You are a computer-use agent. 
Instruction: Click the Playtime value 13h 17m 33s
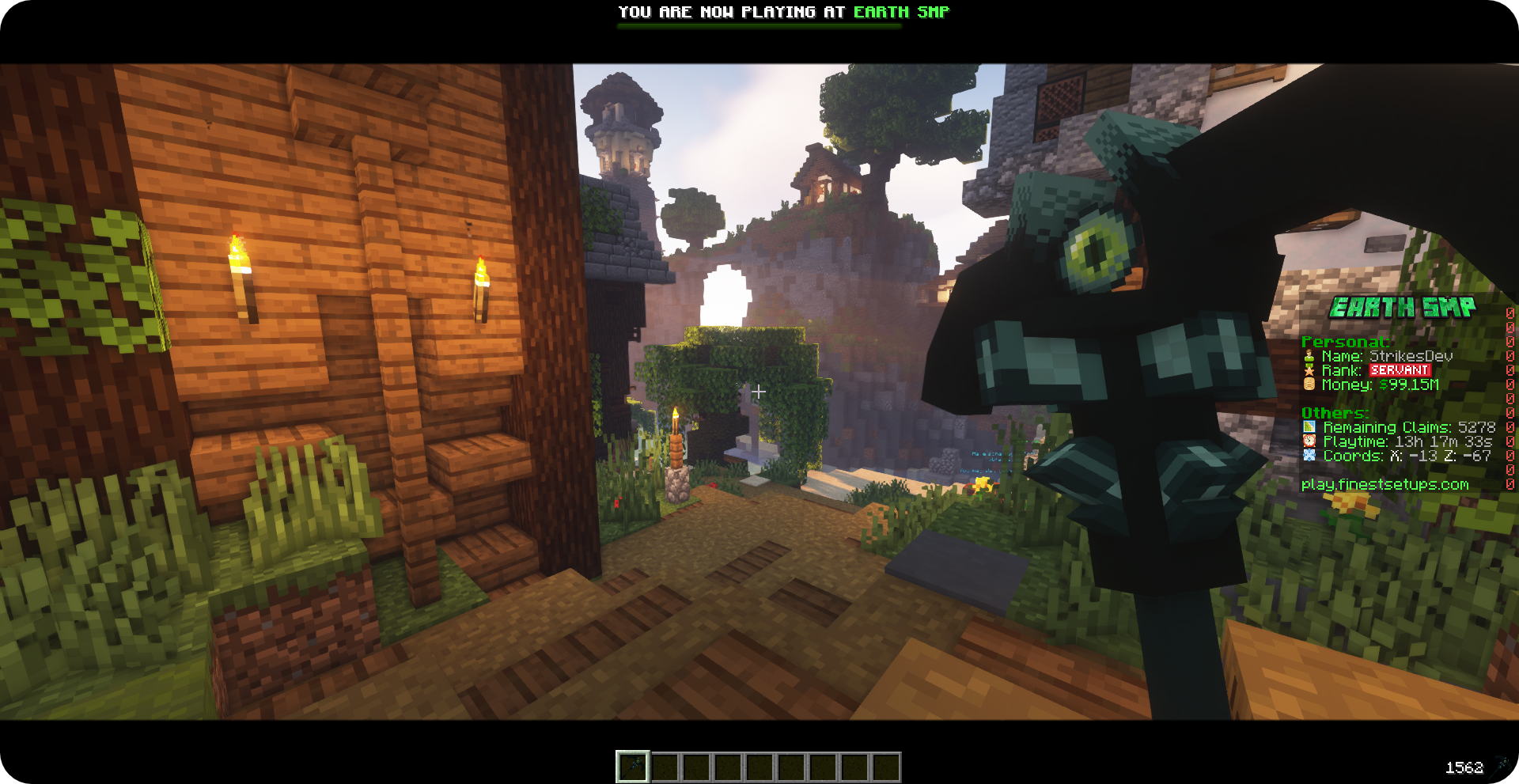[1445, 441]
